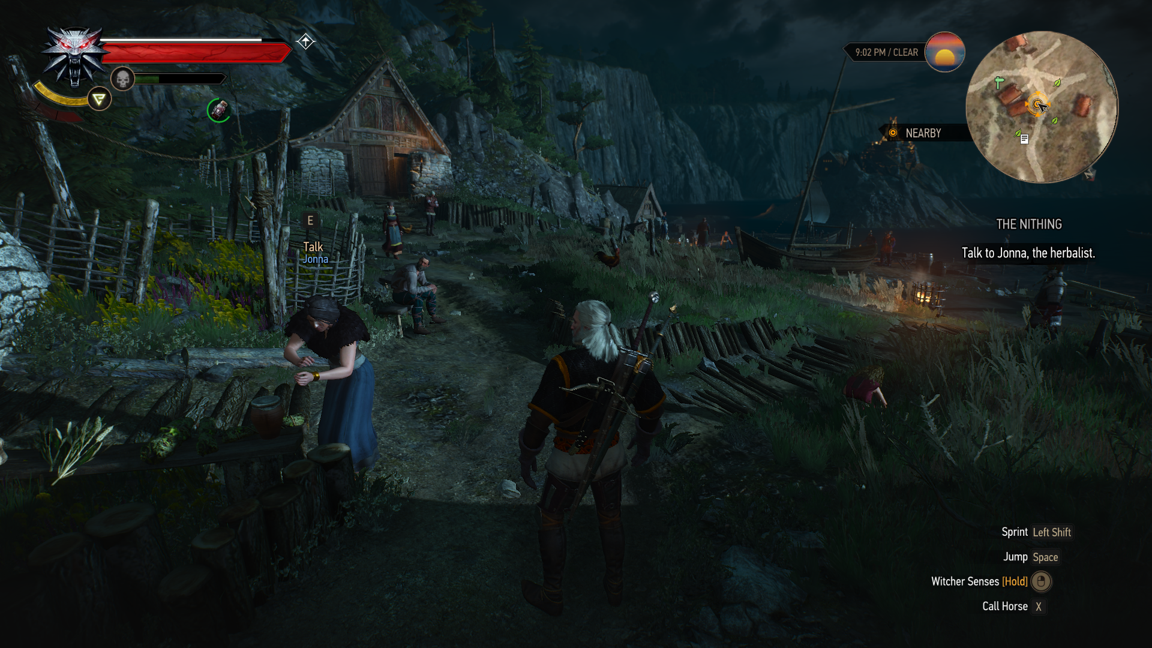Click the wolf medallion icon
The image size is (1152, 648).
(x=72, y=54)
